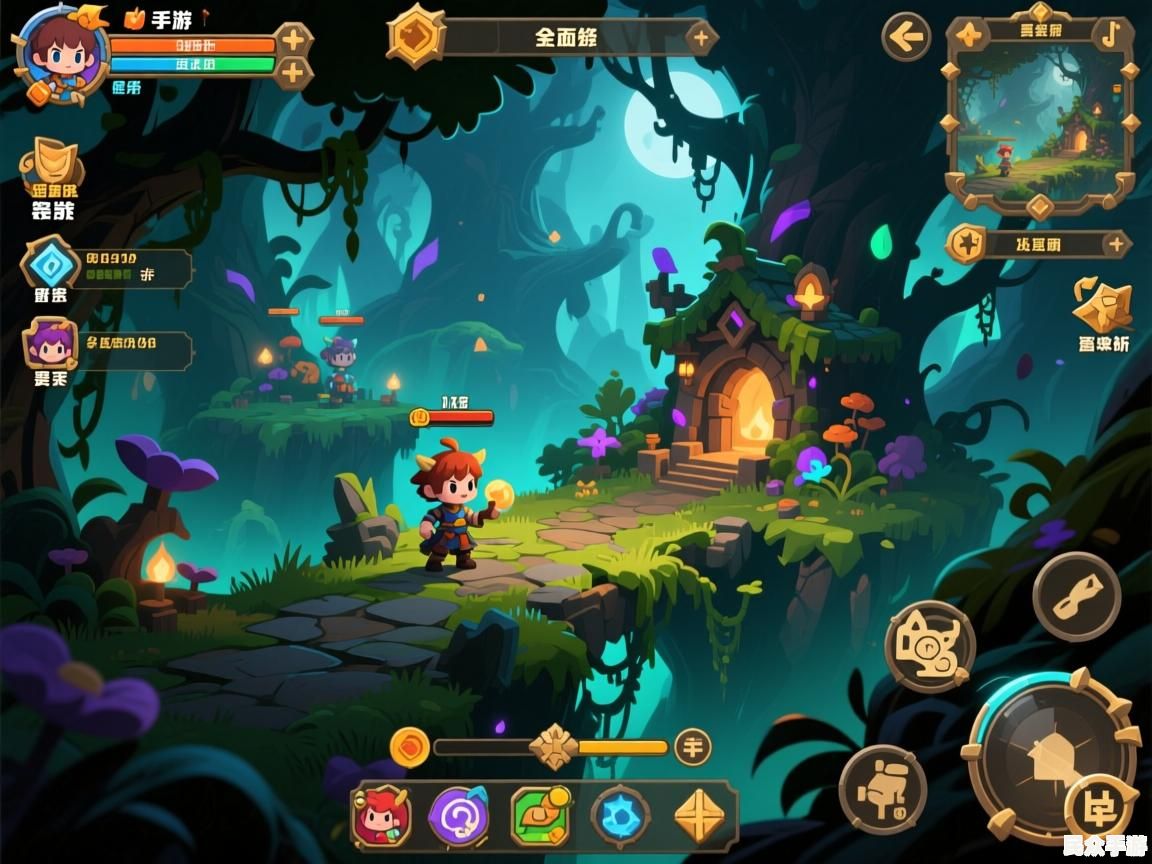Select the purple swirl hotbar ability
1152x864 pixels.
(x=459, y=816)
